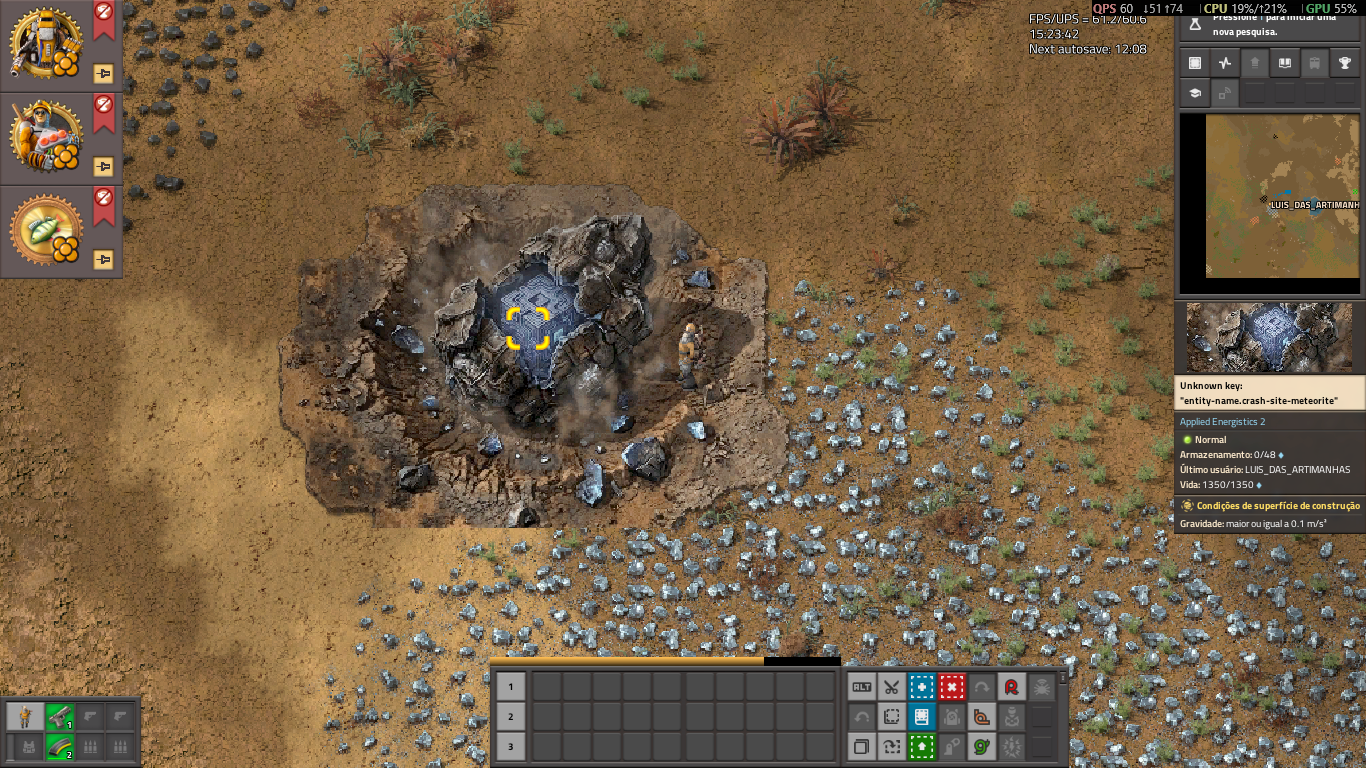Choose the green upgrade planner
The height and width of the screenshot is (768, 1366).
tap(922, 746)
